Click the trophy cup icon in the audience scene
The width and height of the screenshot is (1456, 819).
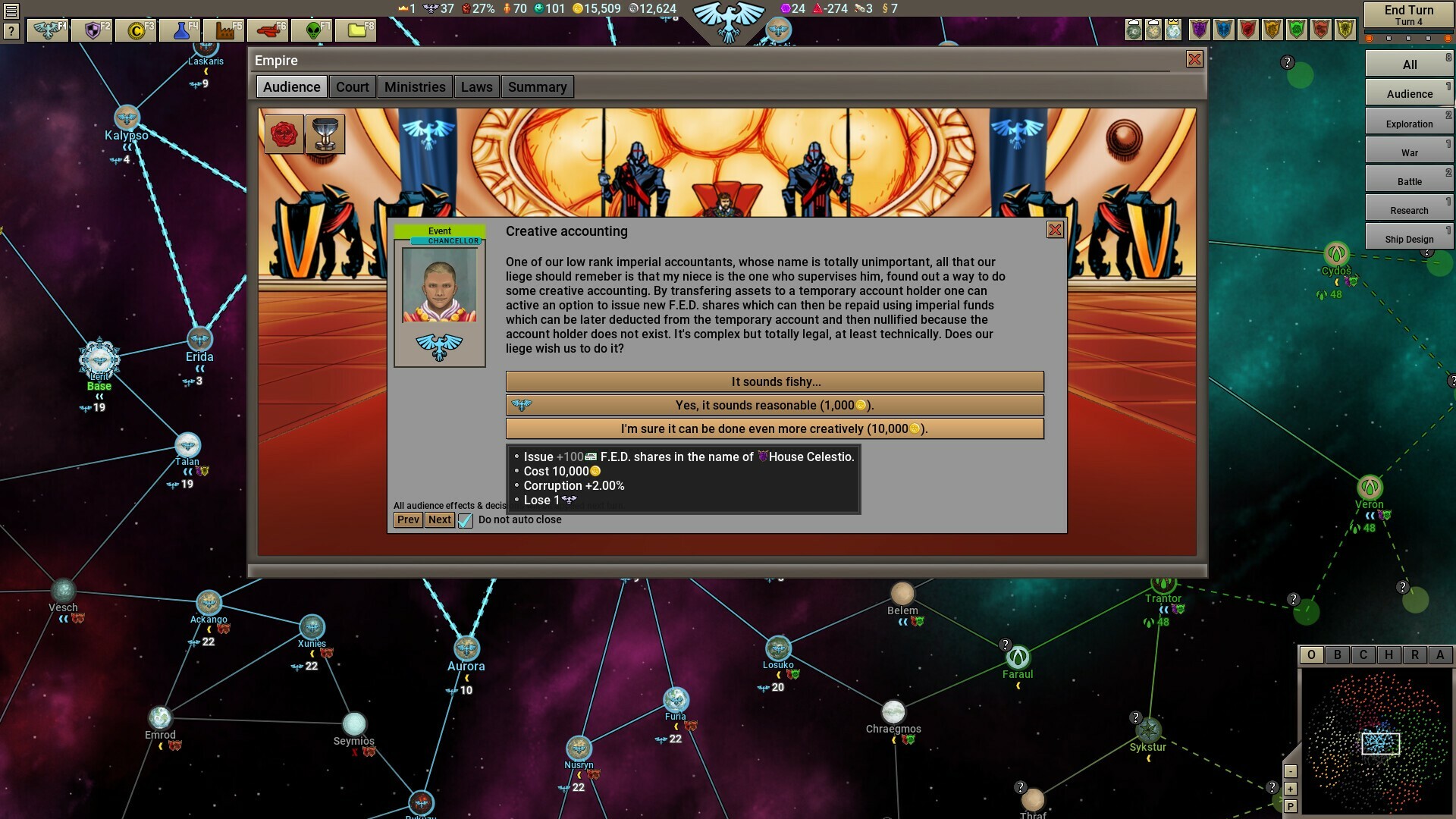(325, 133)
